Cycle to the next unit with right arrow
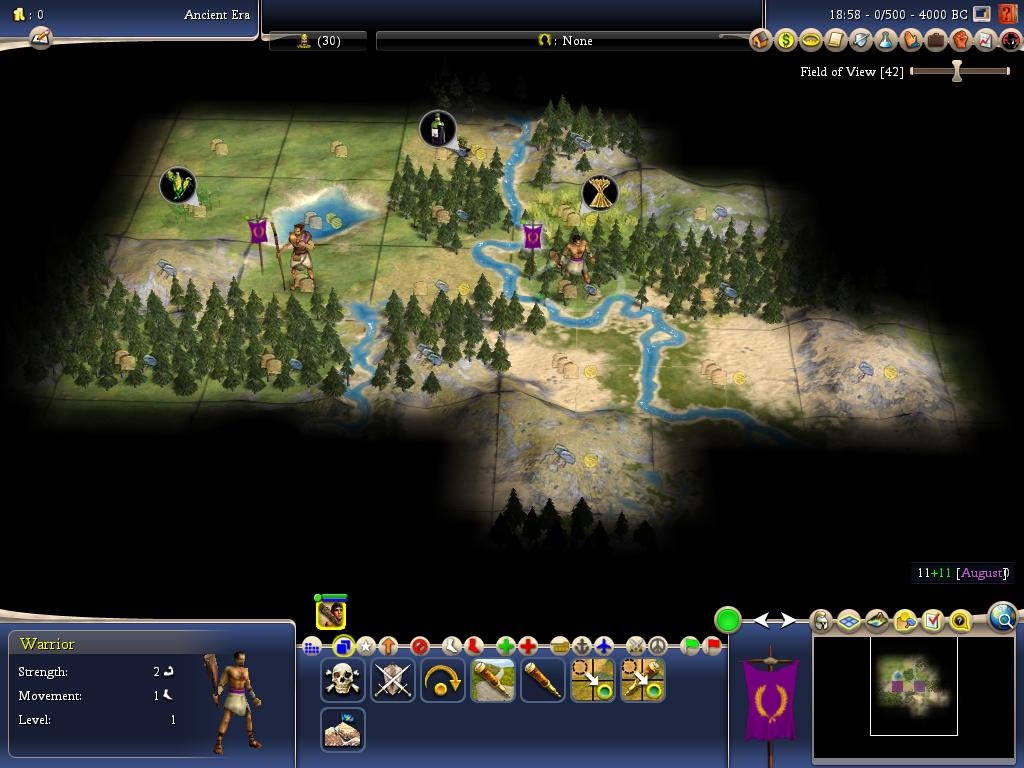This screenshot has width=1024, height=768. (789, 621)
